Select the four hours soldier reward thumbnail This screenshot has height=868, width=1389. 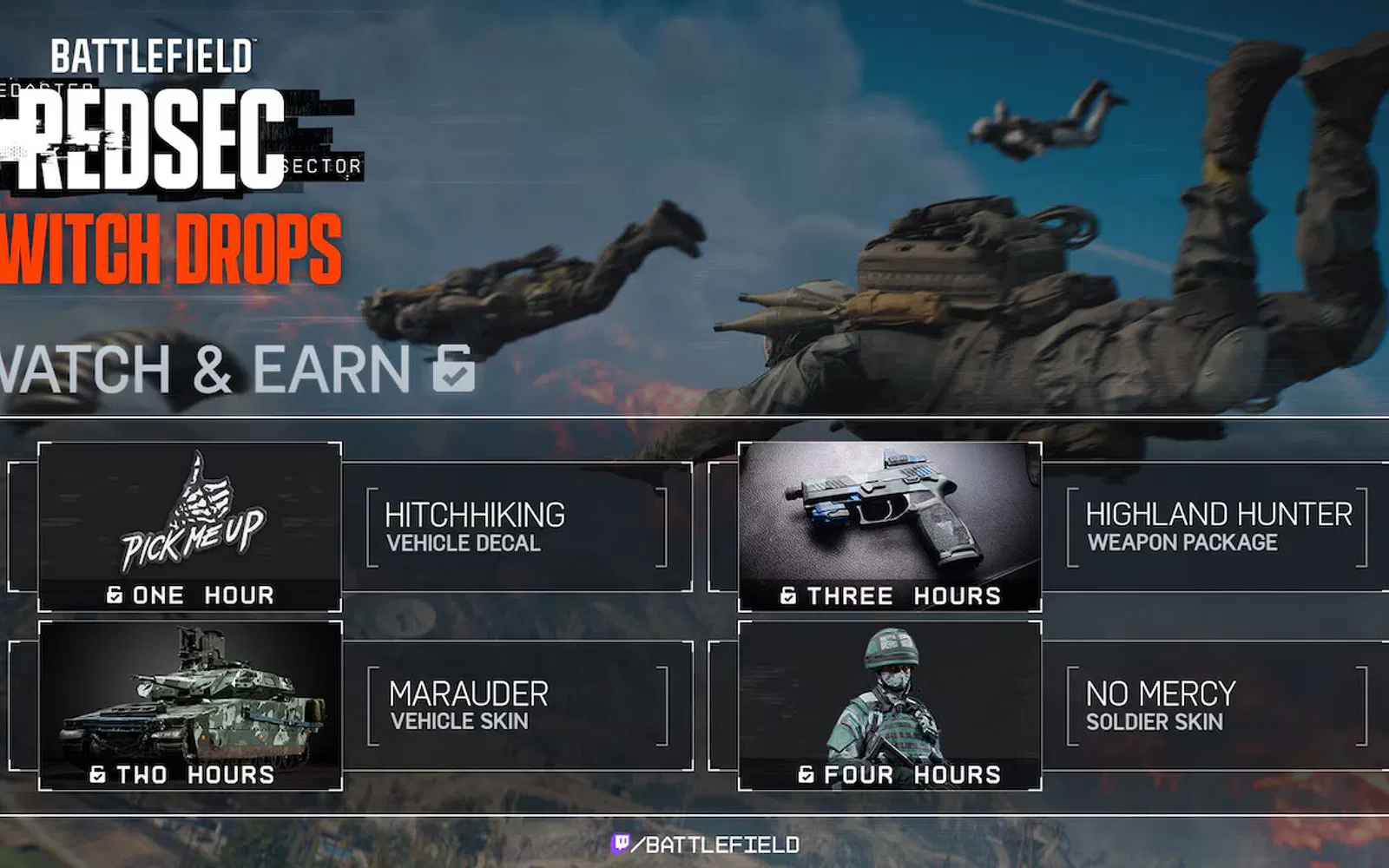[889, 705]
